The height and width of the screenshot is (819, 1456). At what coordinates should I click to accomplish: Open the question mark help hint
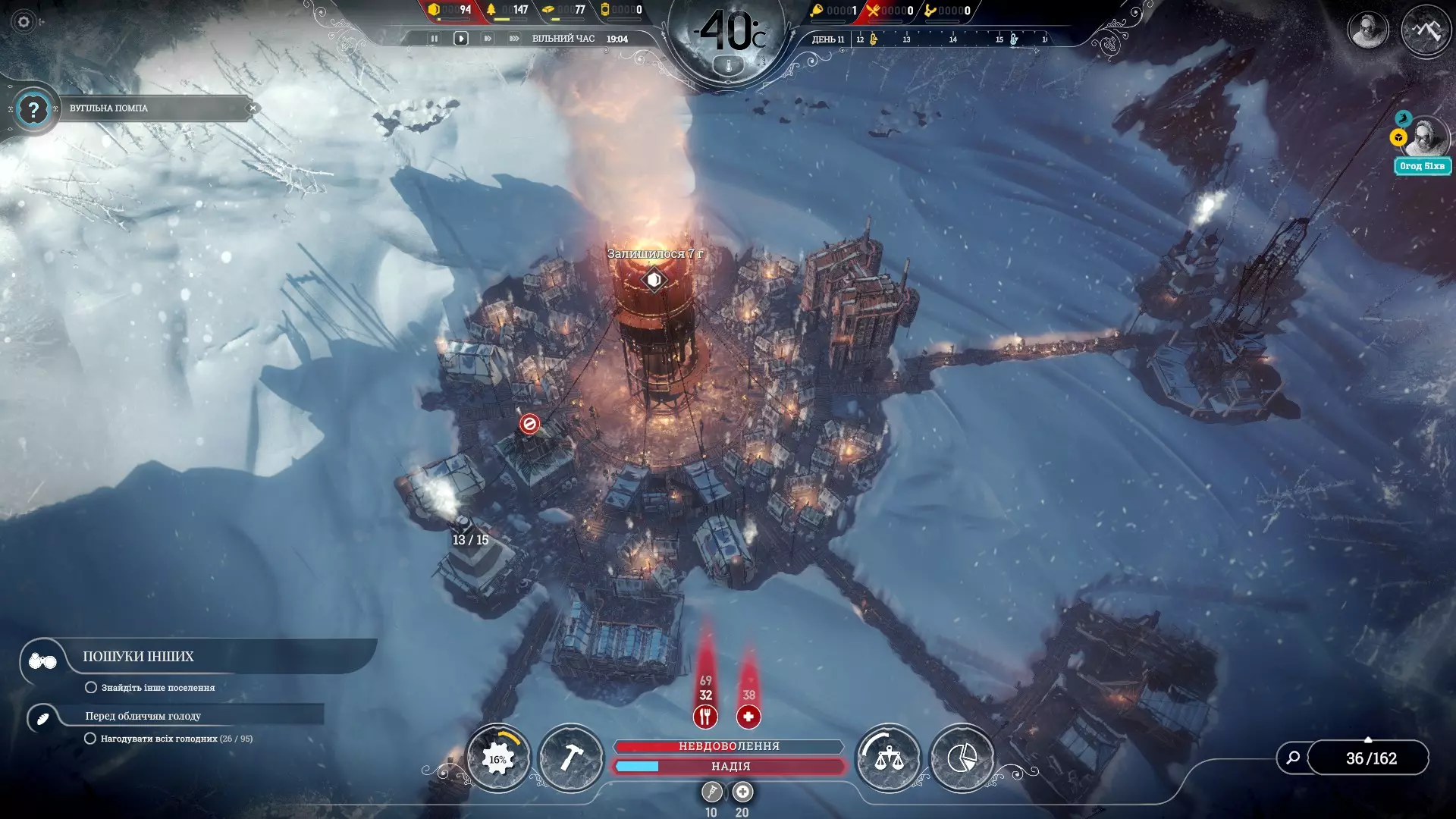pyautogui.click(x=33, y=110)
